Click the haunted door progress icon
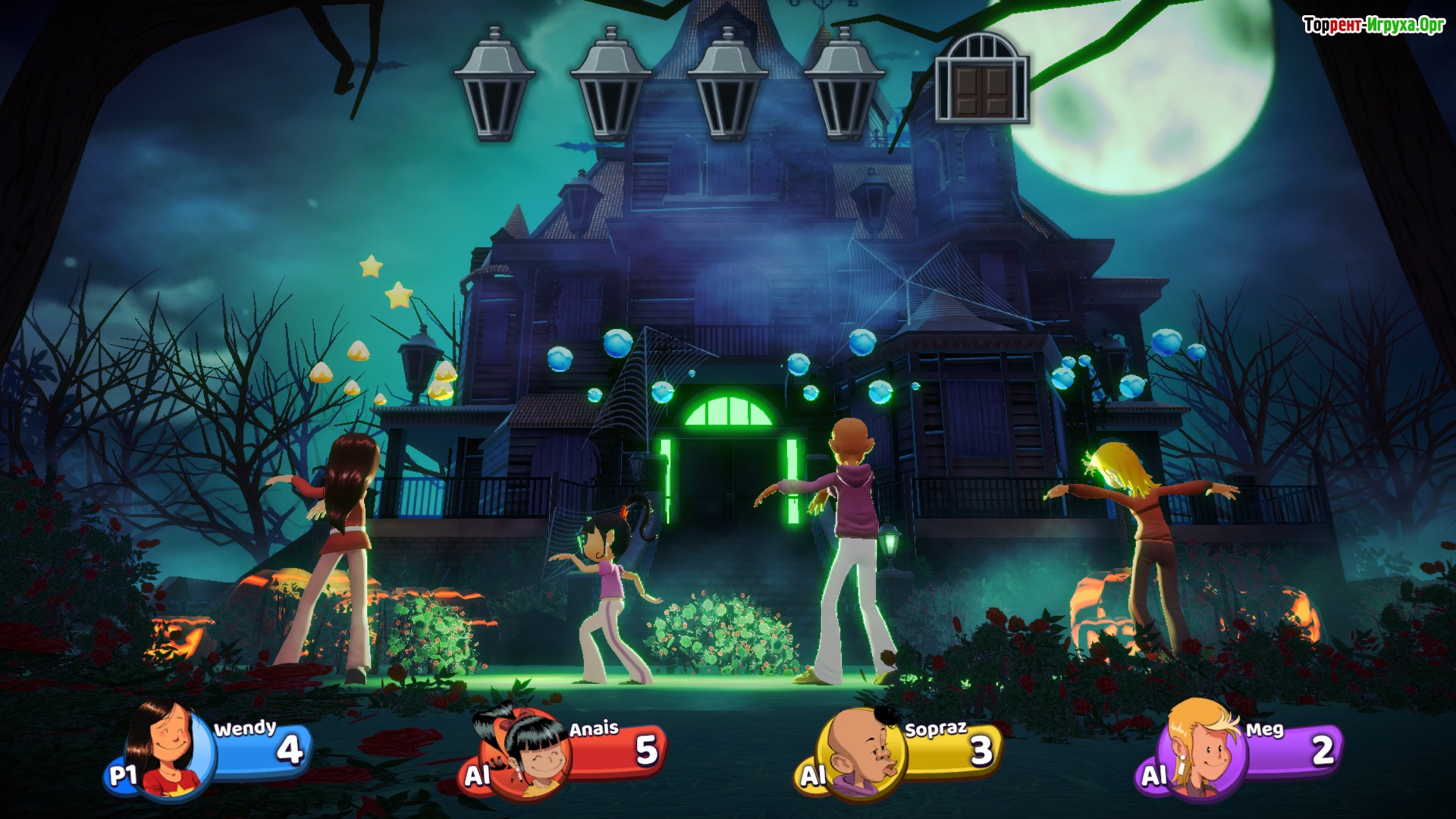 click(982, 78)
